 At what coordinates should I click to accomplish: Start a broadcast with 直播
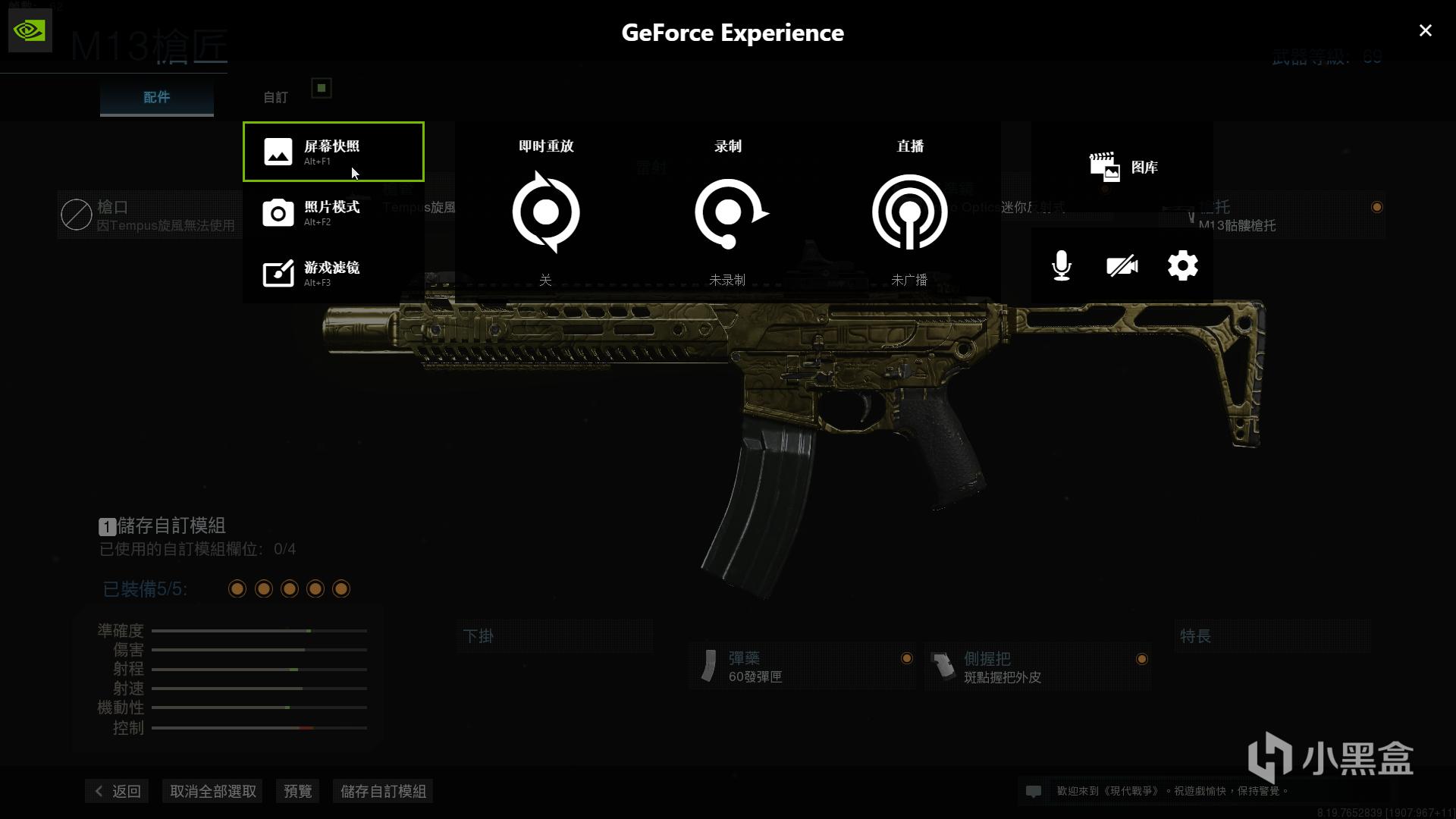click(x=909, y=212)
